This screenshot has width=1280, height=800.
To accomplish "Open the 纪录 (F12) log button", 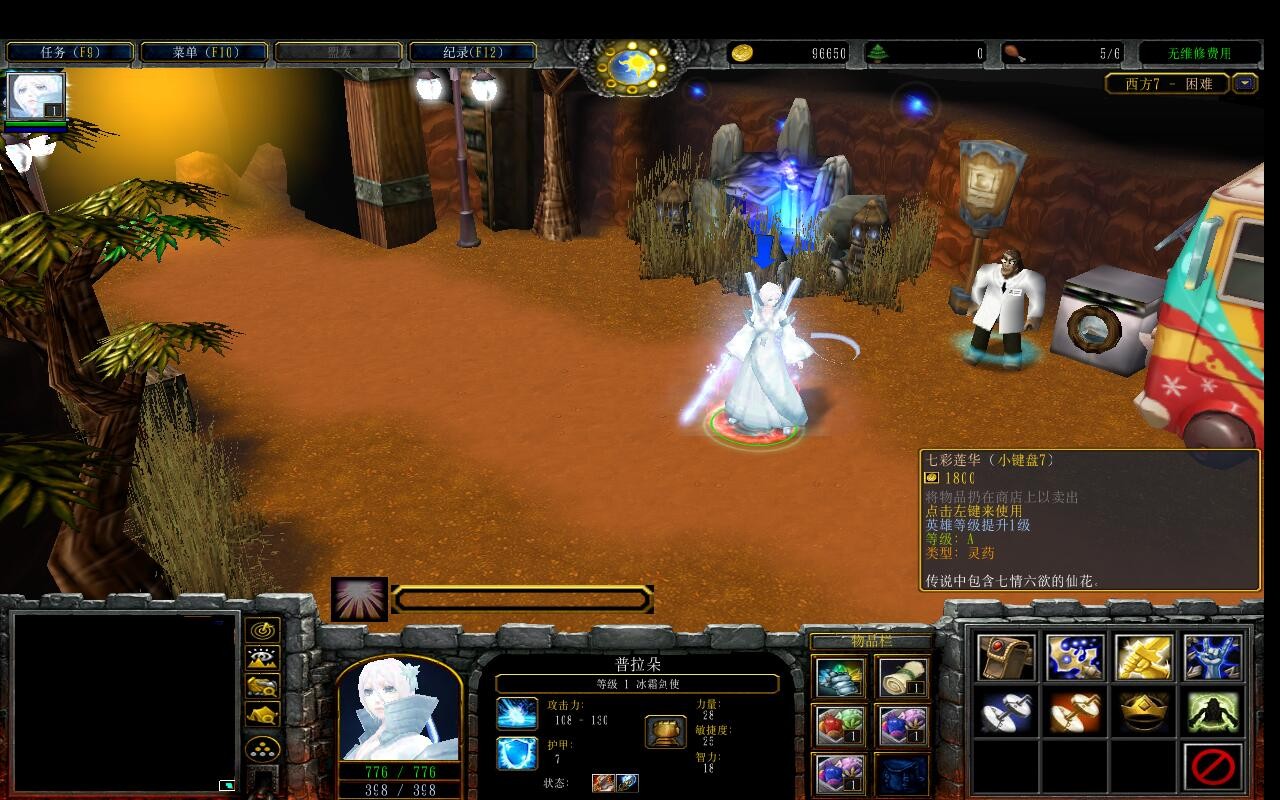I will 472,53.
